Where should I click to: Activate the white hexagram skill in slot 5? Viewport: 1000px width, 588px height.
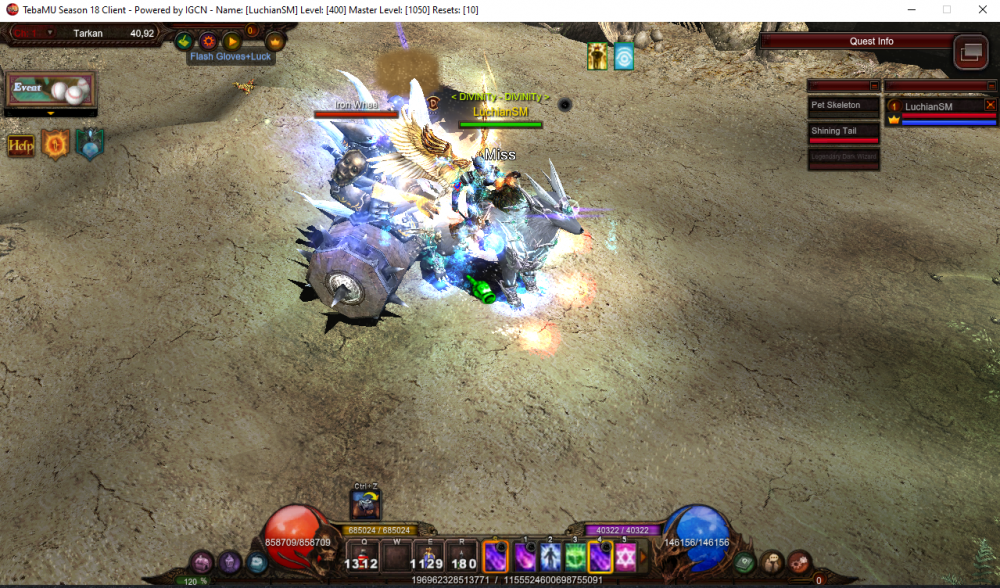click(626, 557)
